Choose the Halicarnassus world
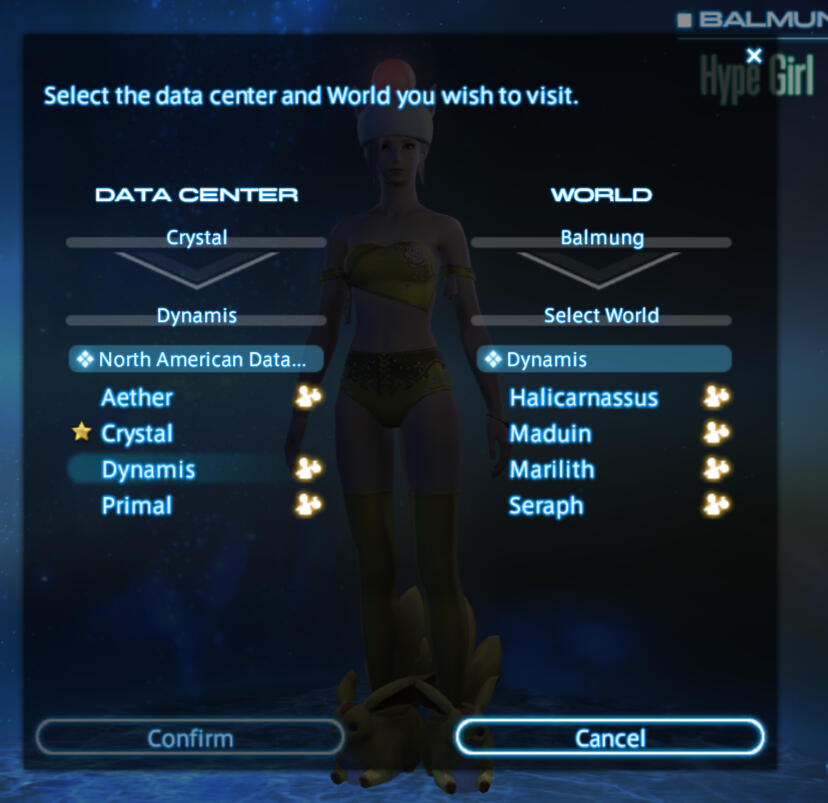Screen dimensions: 828x803 (x=583, y=397)
